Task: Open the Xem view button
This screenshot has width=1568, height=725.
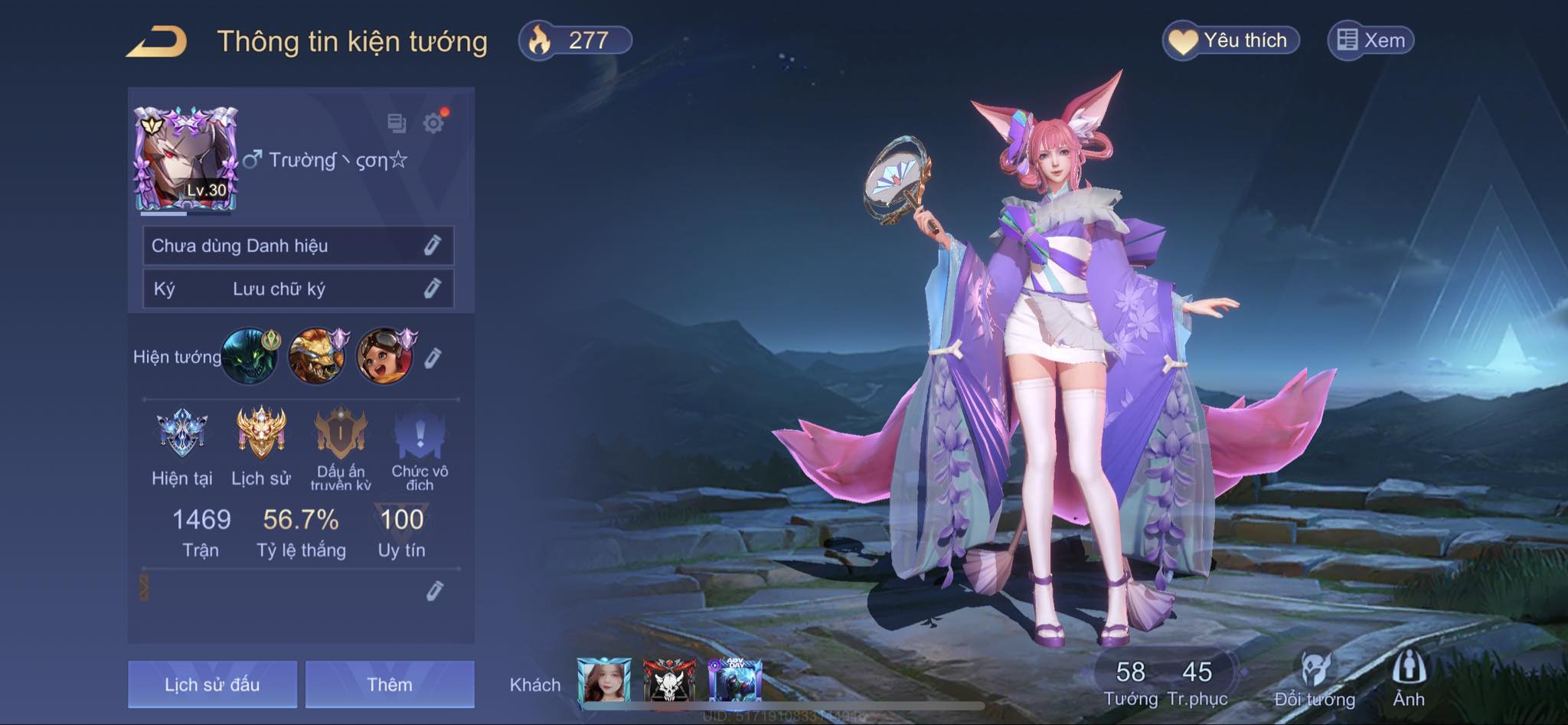Action: coord(1370,41)
